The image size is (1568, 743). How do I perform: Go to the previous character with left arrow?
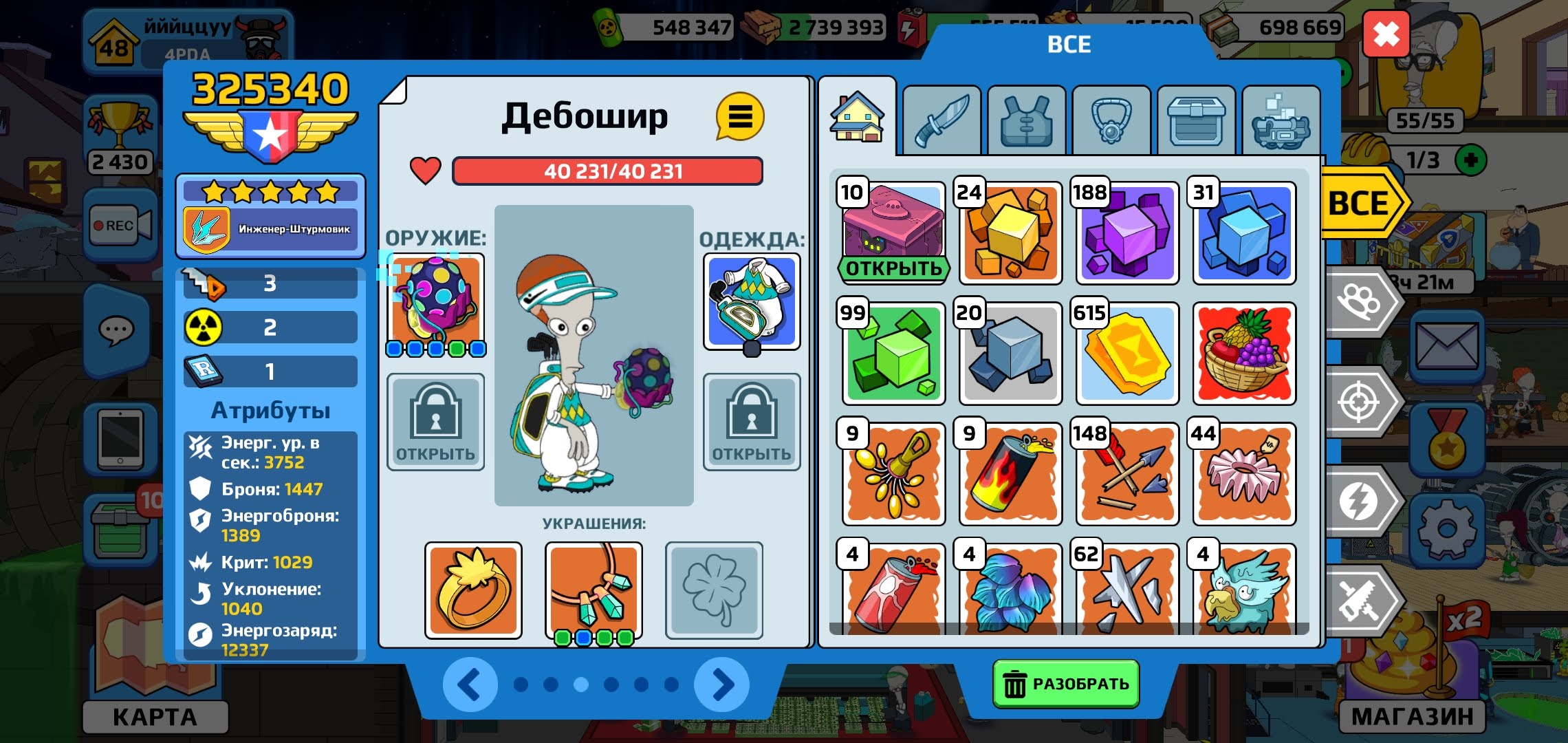click(x=470, y=685)
